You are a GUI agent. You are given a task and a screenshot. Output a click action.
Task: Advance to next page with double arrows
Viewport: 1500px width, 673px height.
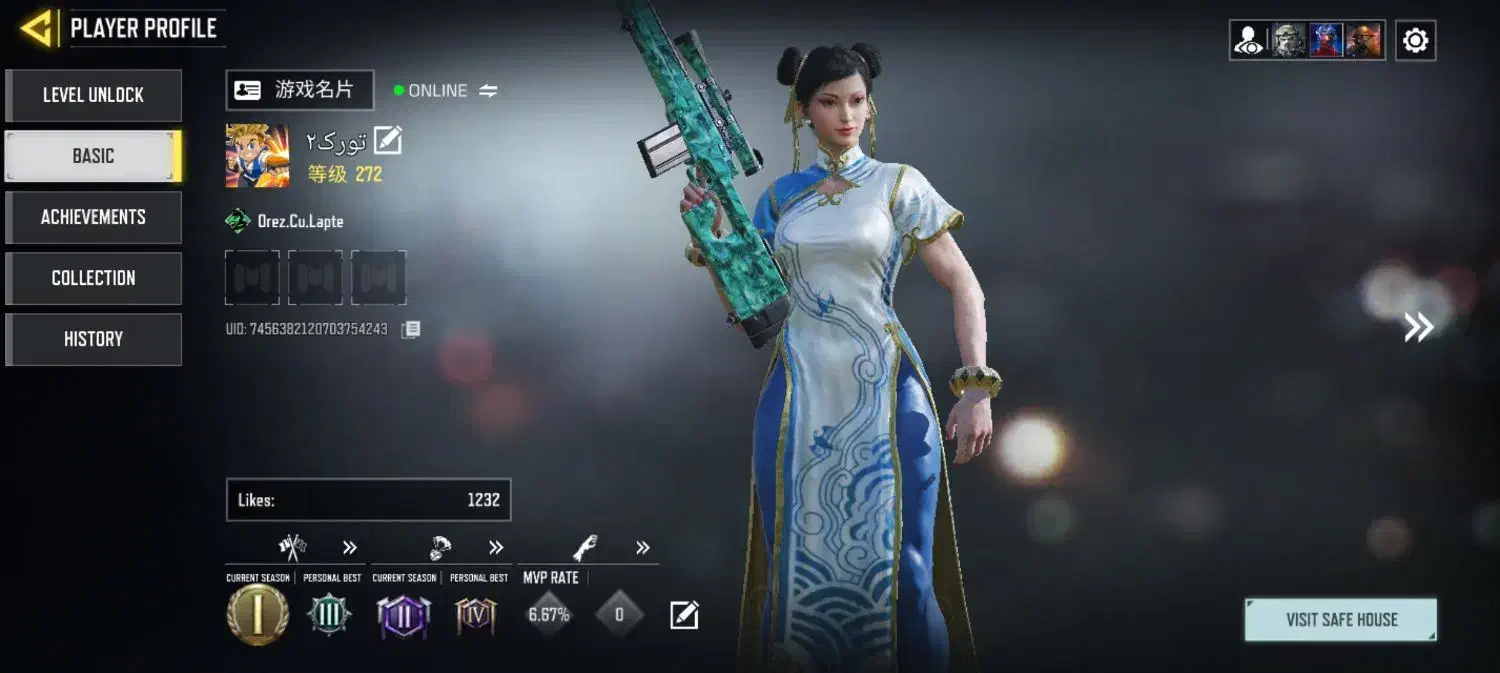click(x=1418, y=327)
